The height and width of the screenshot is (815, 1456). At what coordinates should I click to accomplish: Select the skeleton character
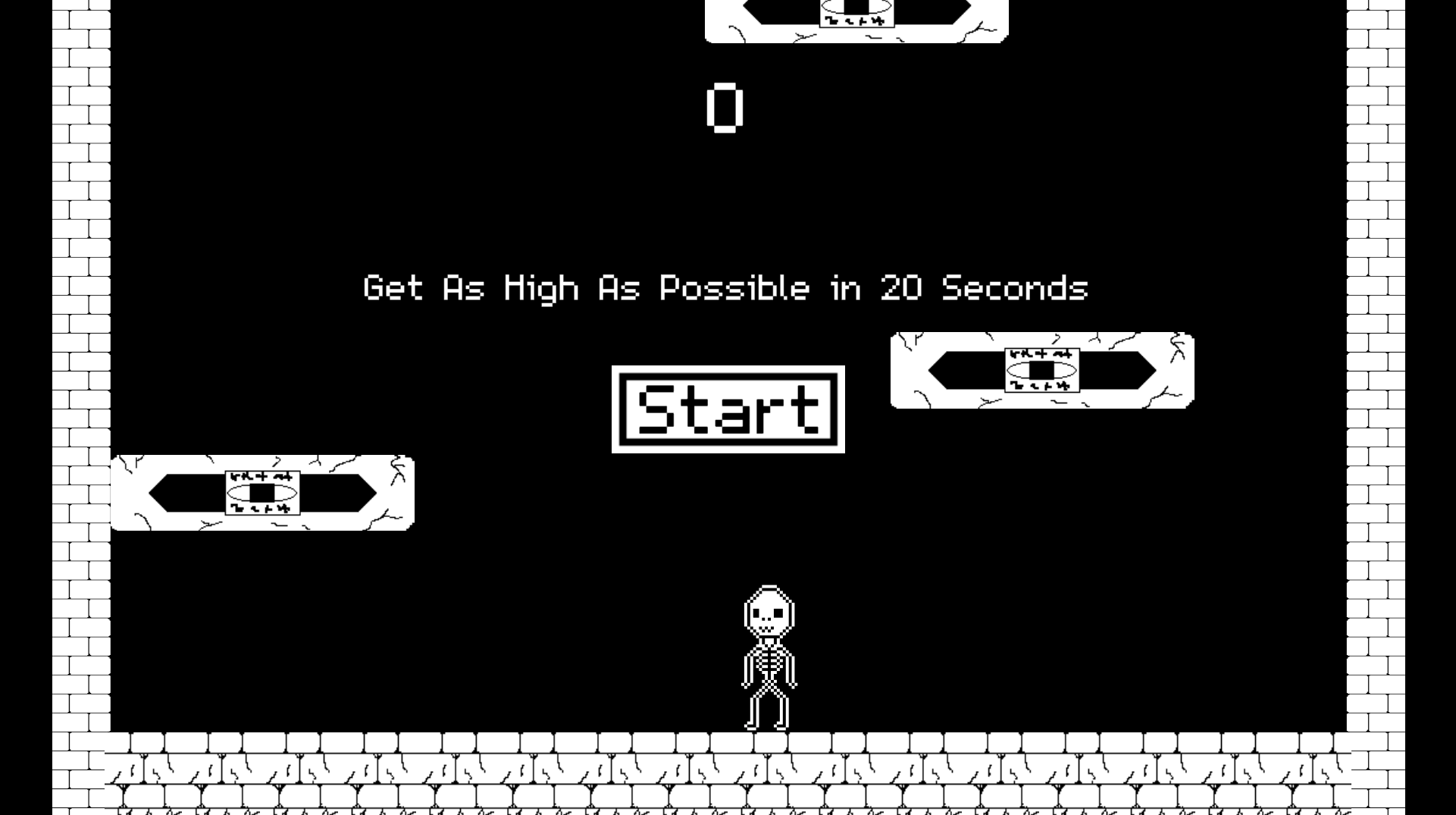[x=768, y=652]
